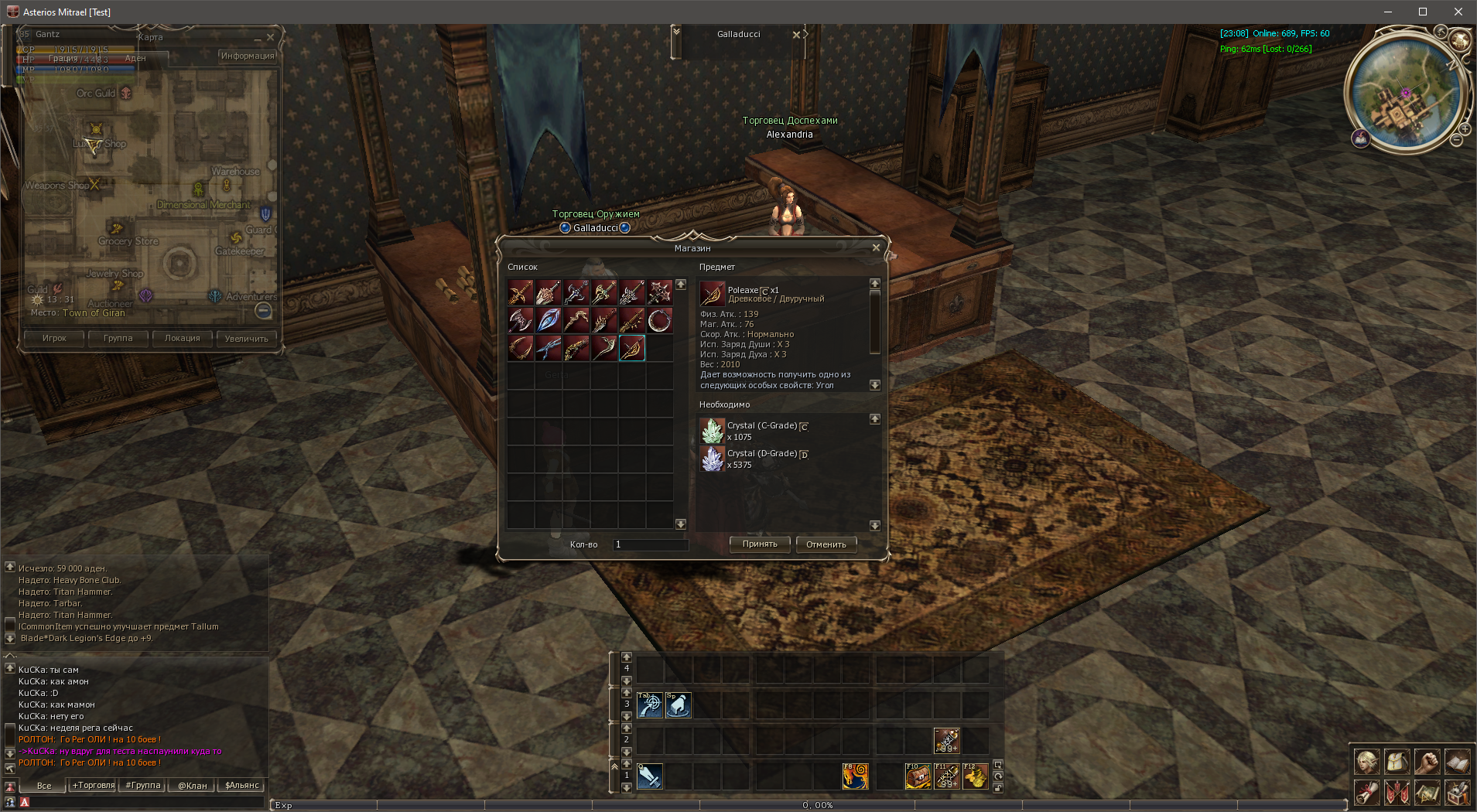The image size is (1477, 812).
Task: Select the blue shield item in shop list
Action: pos(549,320)
